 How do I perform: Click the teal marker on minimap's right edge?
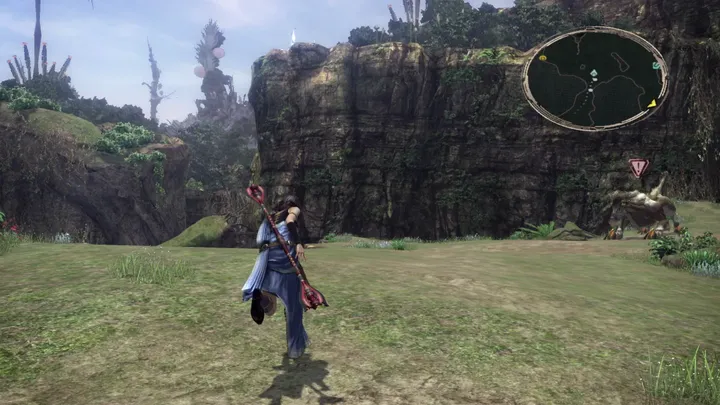coord(656,66)
